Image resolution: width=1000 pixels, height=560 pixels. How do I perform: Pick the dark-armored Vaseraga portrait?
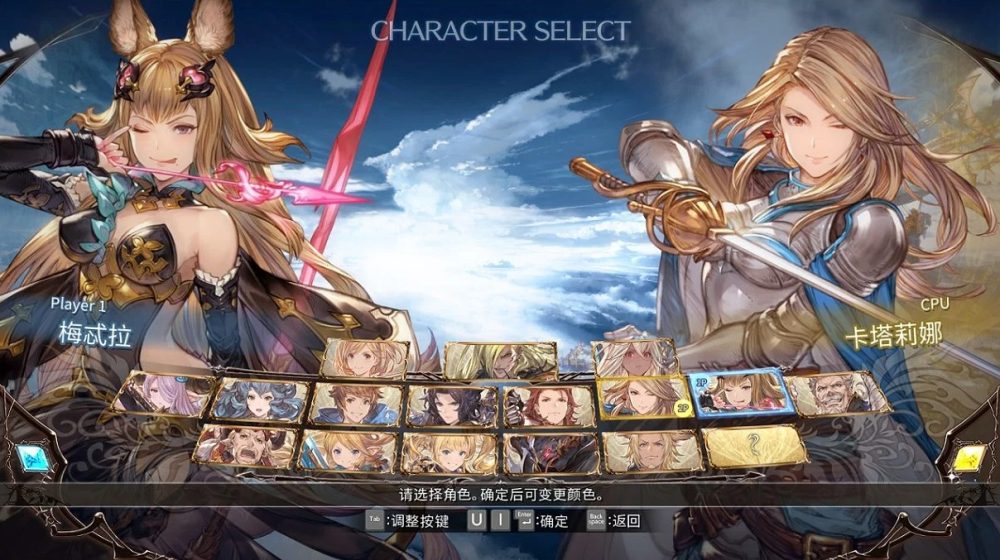coord(552,453)
